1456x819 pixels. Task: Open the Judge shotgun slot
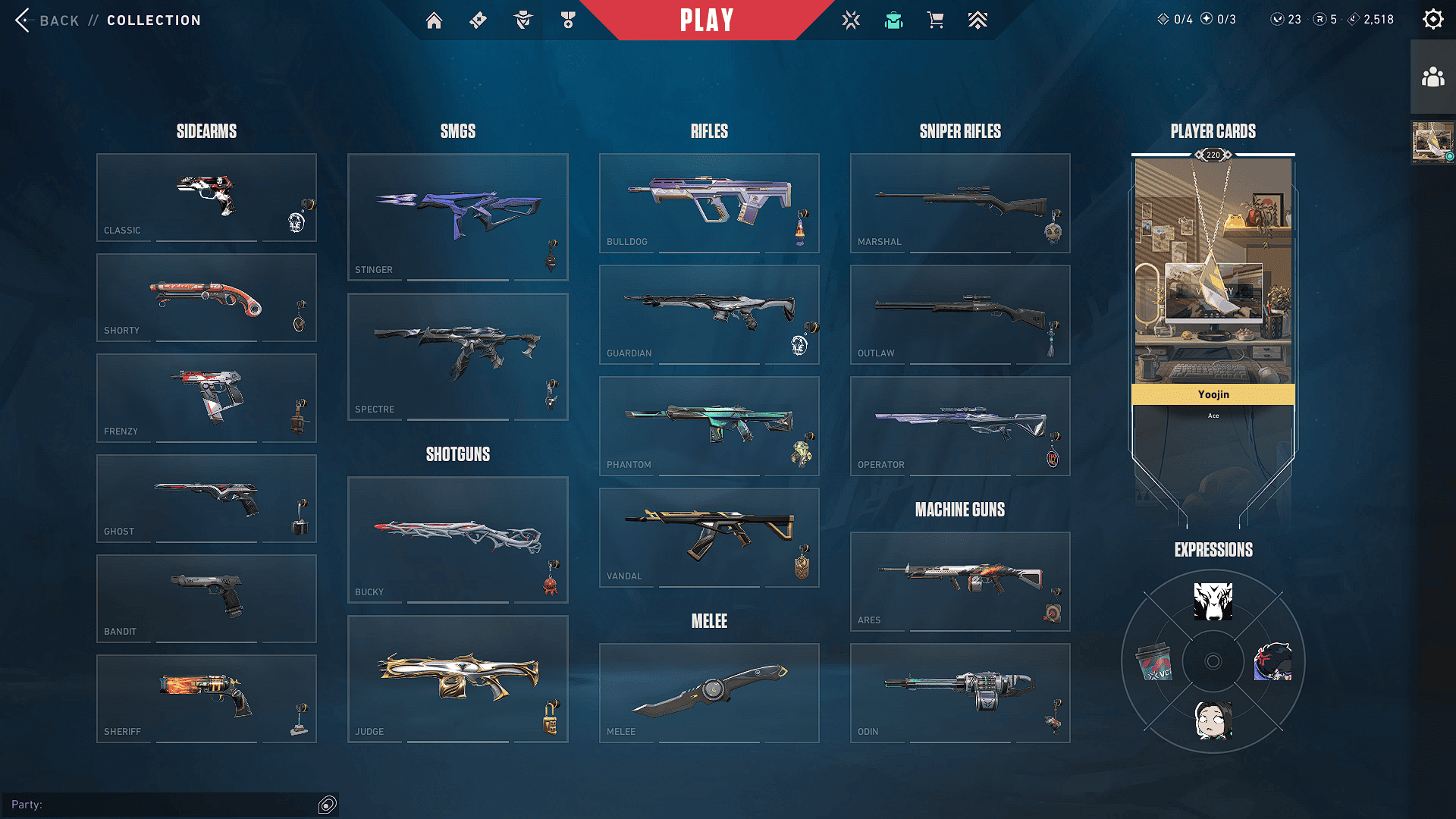[x=457, y=679]
